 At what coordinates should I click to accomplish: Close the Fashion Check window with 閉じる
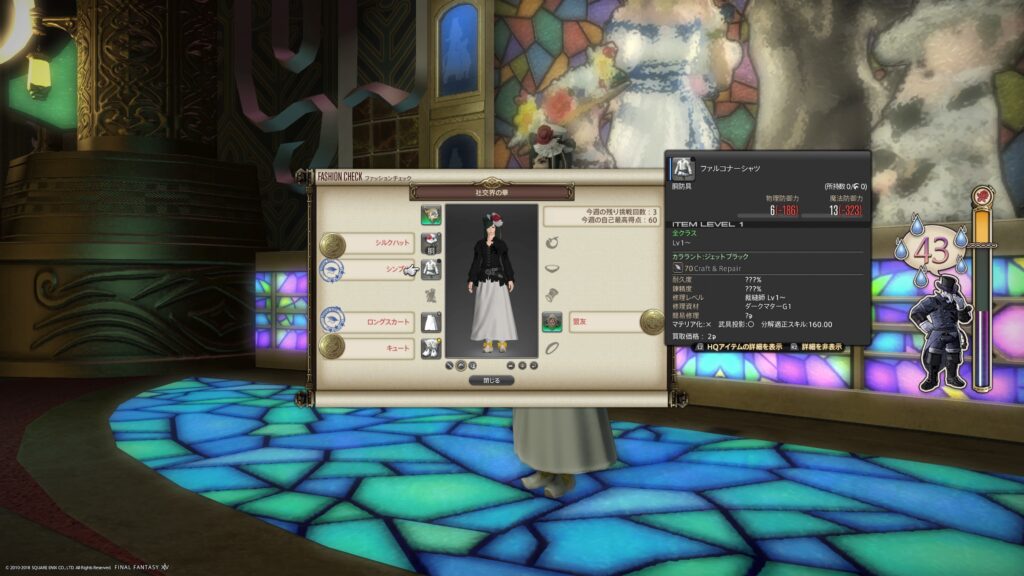pos(491,380)
